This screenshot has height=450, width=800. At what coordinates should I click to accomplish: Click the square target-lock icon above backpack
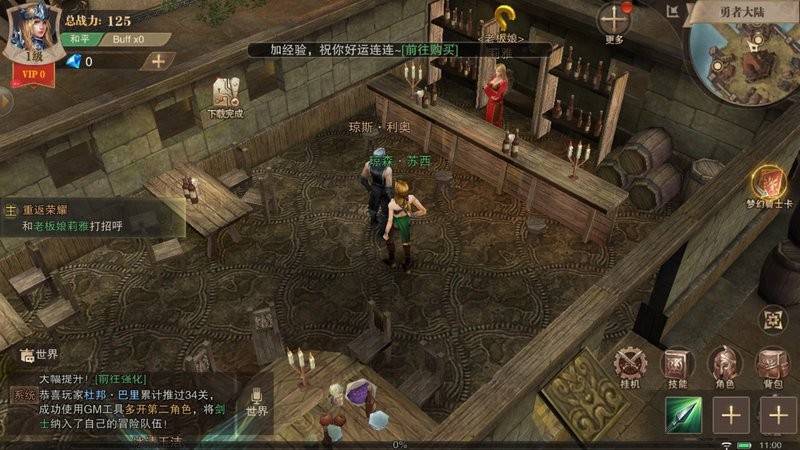(x=772, y=319)
